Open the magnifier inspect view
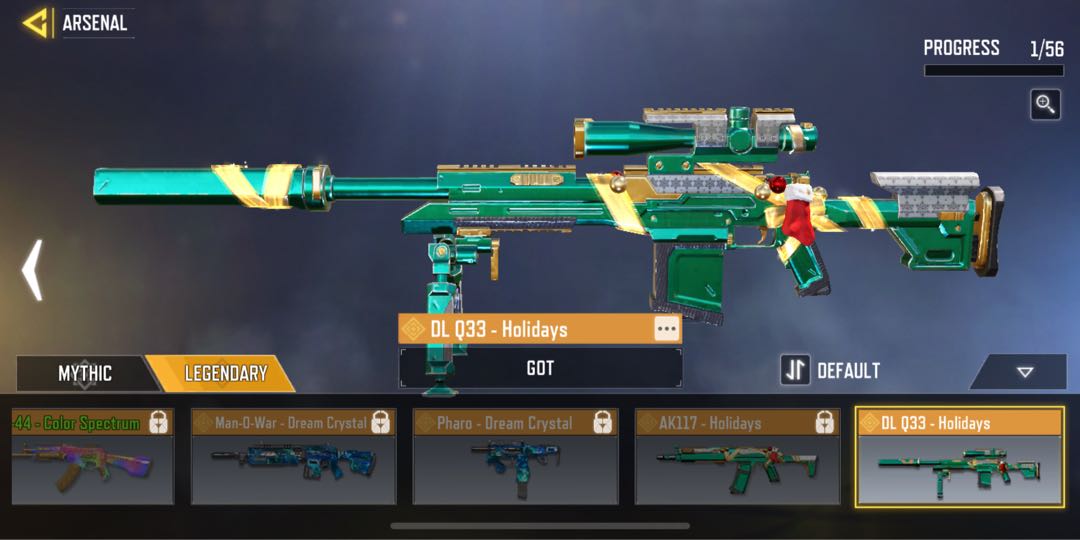The width and height of the screenshot is (1080, 540). click(1045, 105)
